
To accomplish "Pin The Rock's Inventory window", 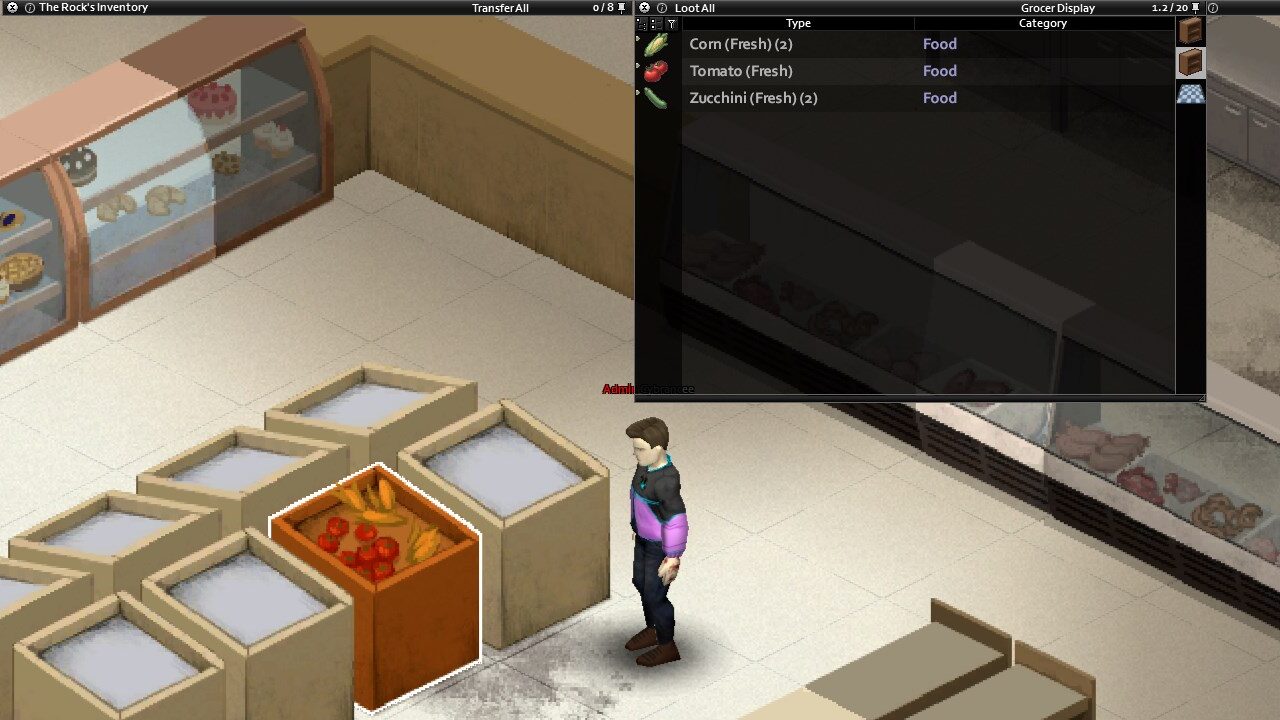I will click(x=621, y=8).
